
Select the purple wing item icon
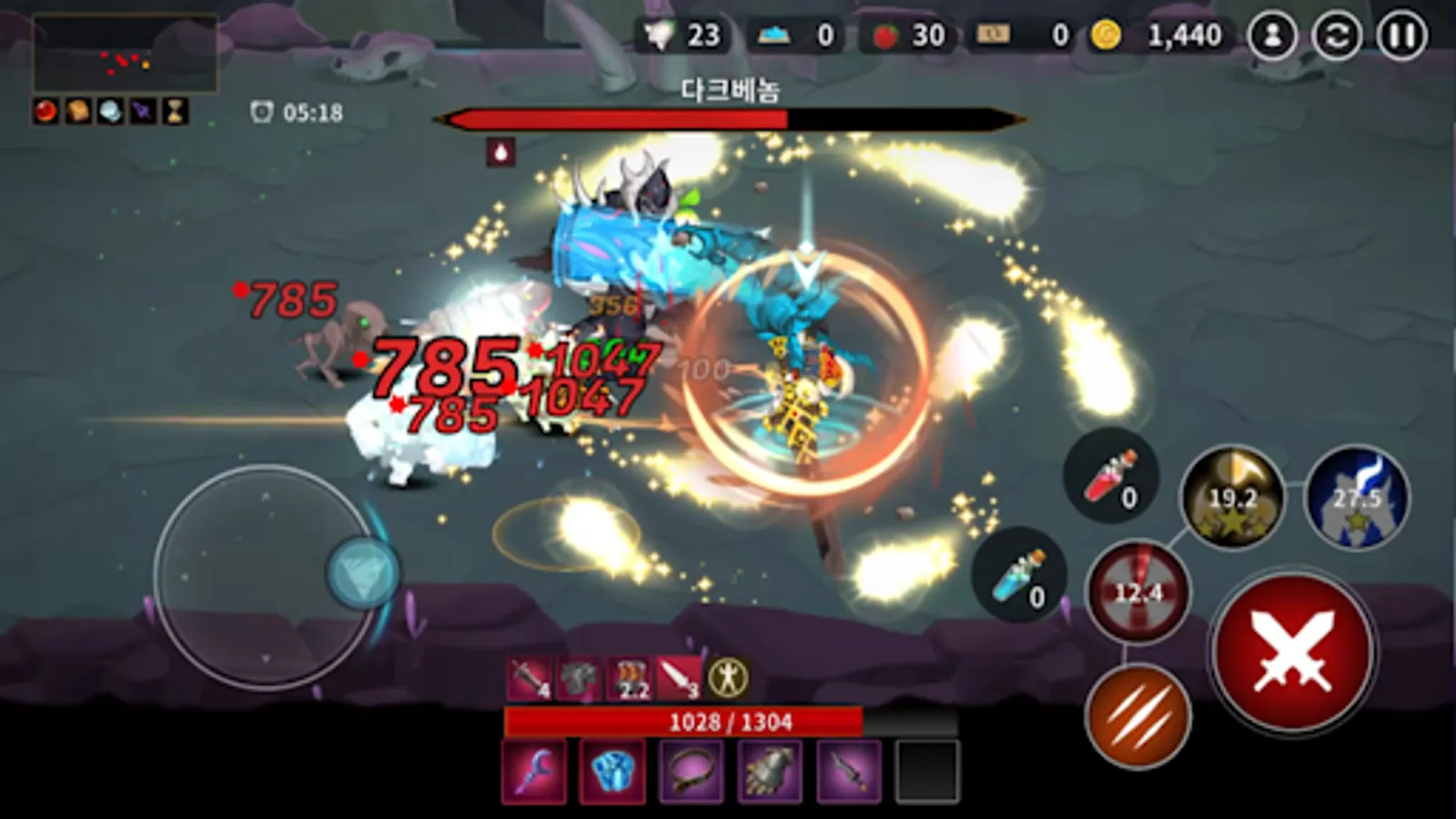[143, 112]
